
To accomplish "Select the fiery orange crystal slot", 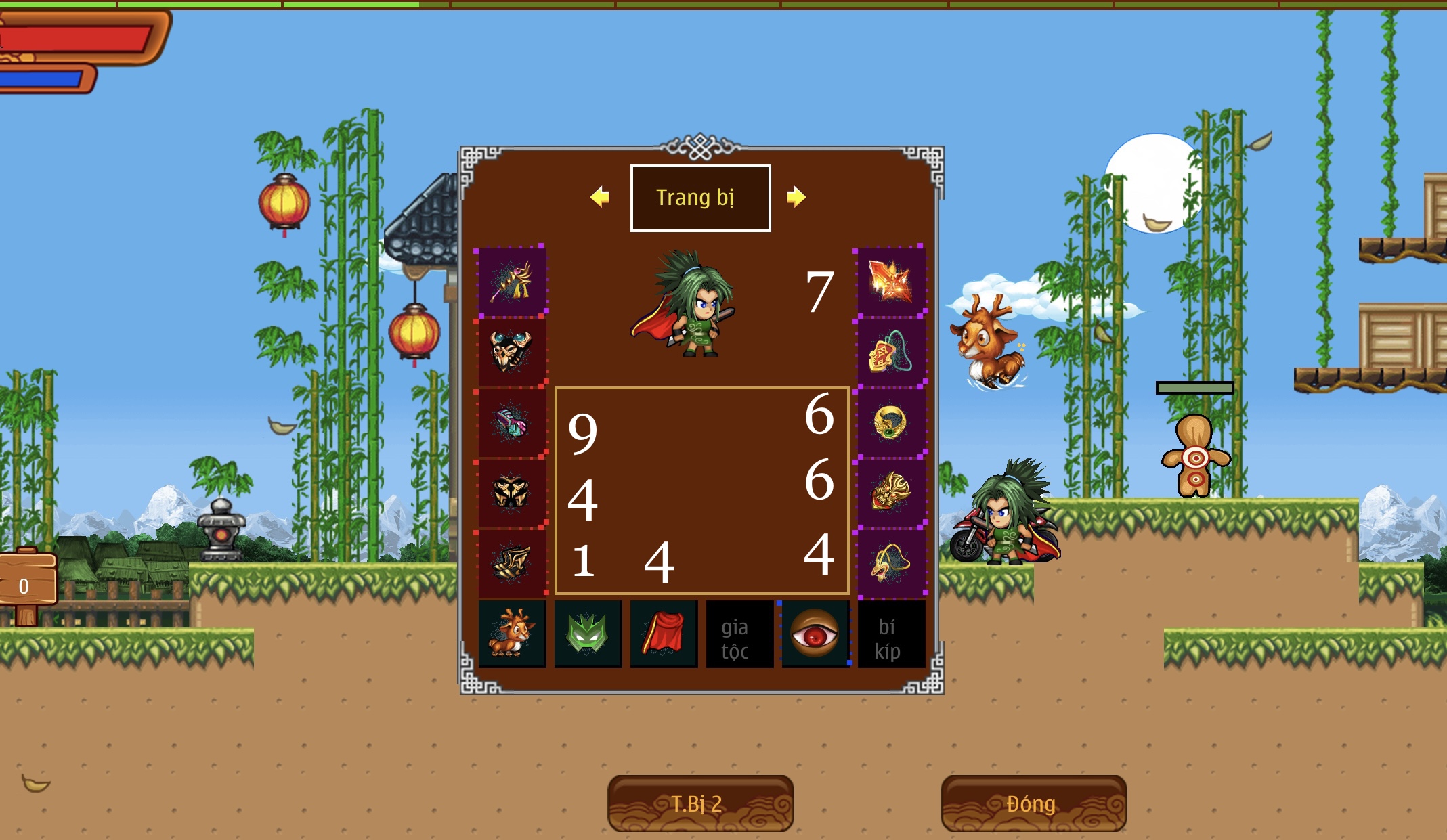I will (x=890, y=282).
